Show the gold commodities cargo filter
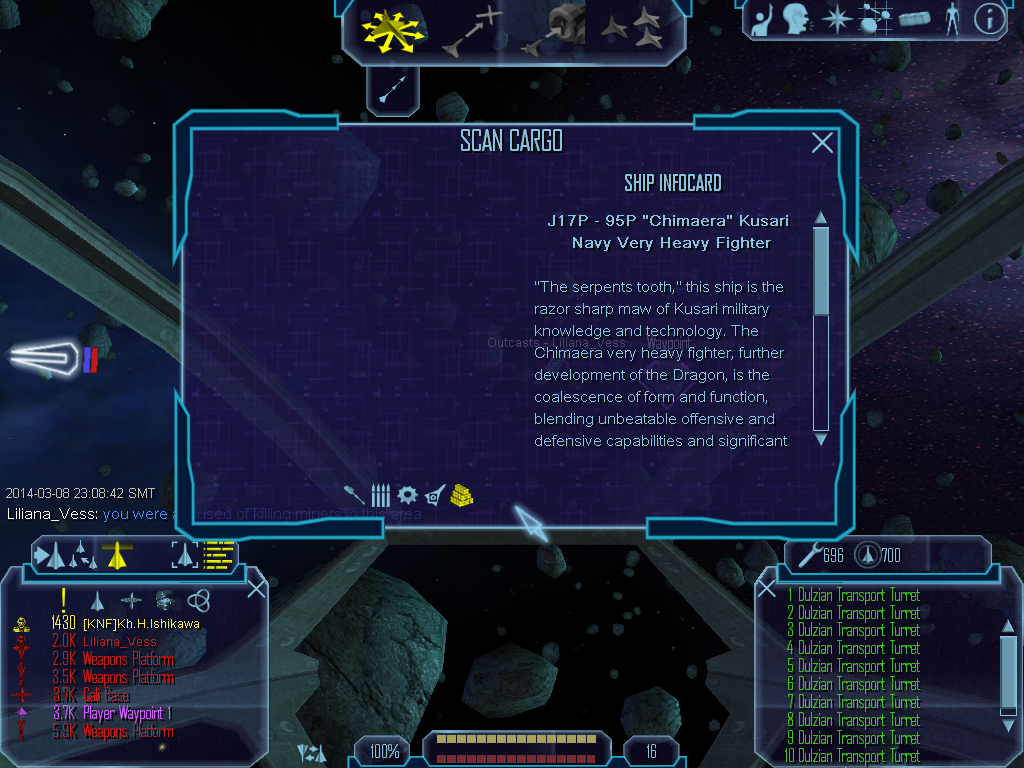Viewport: 1024px width, 768px height. pyautogui.click(x=461, y=494)
